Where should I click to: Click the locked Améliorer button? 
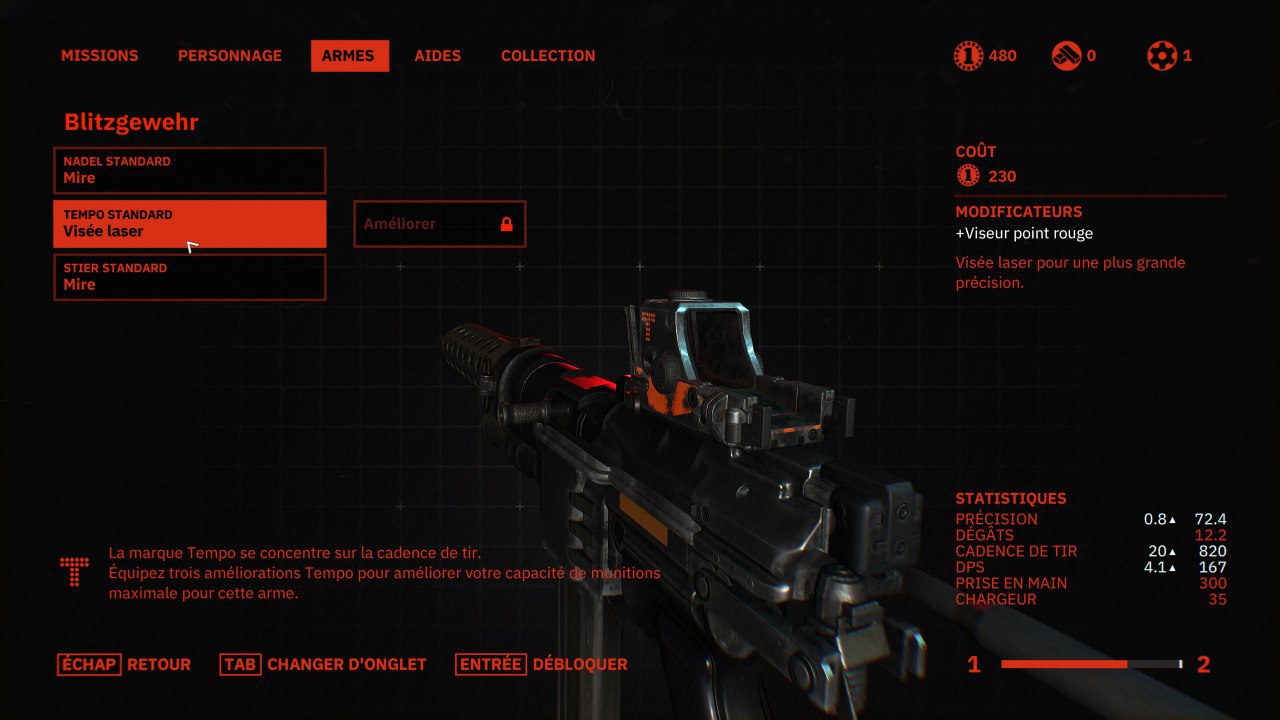[439, 224]
